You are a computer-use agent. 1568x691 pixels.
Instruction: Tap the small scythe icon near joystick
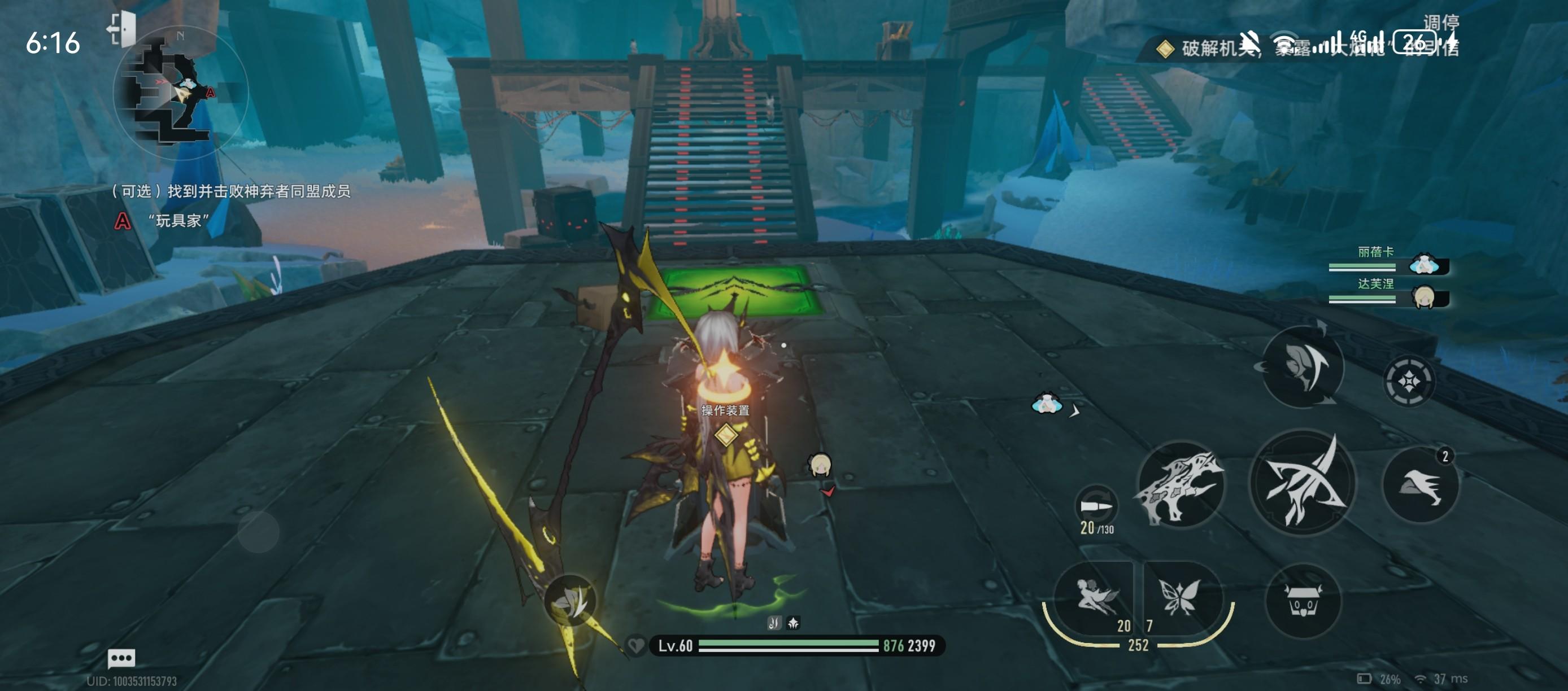pyautogui.click(x=570, y=600)
